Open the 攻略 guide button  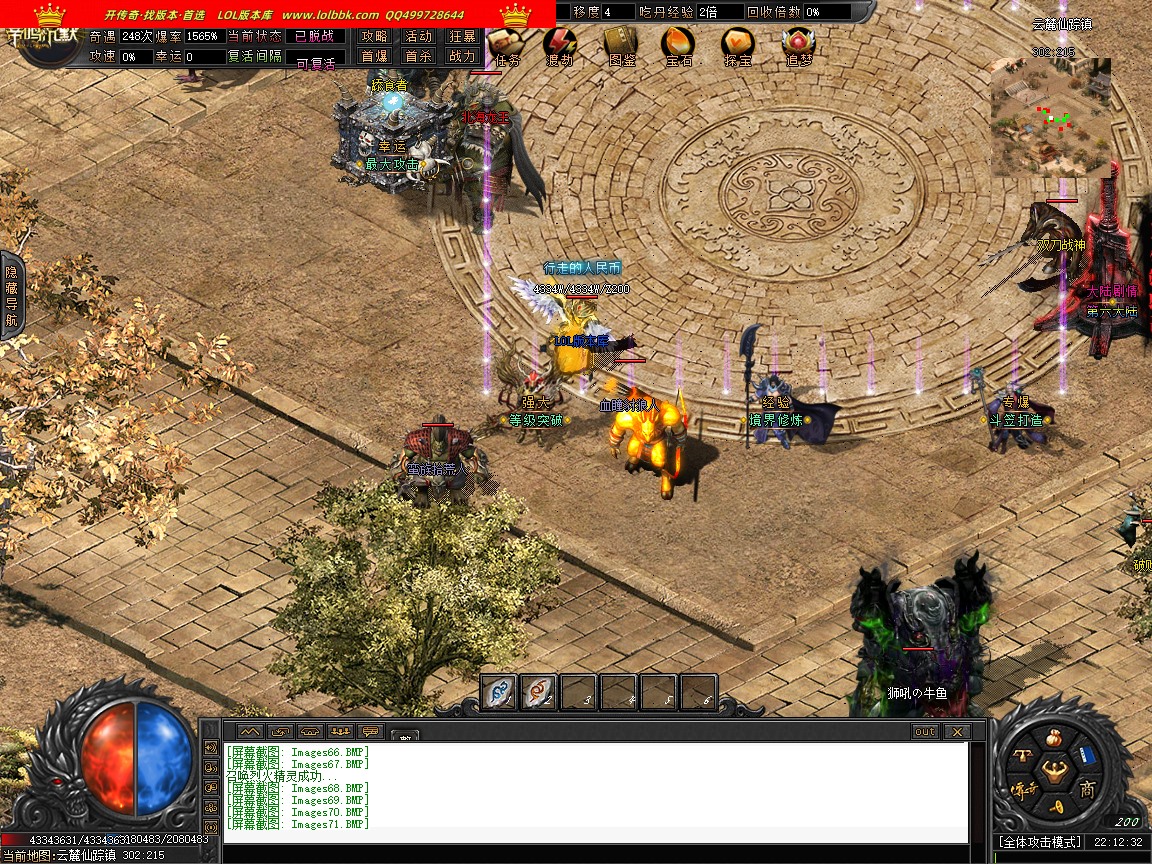374,36
